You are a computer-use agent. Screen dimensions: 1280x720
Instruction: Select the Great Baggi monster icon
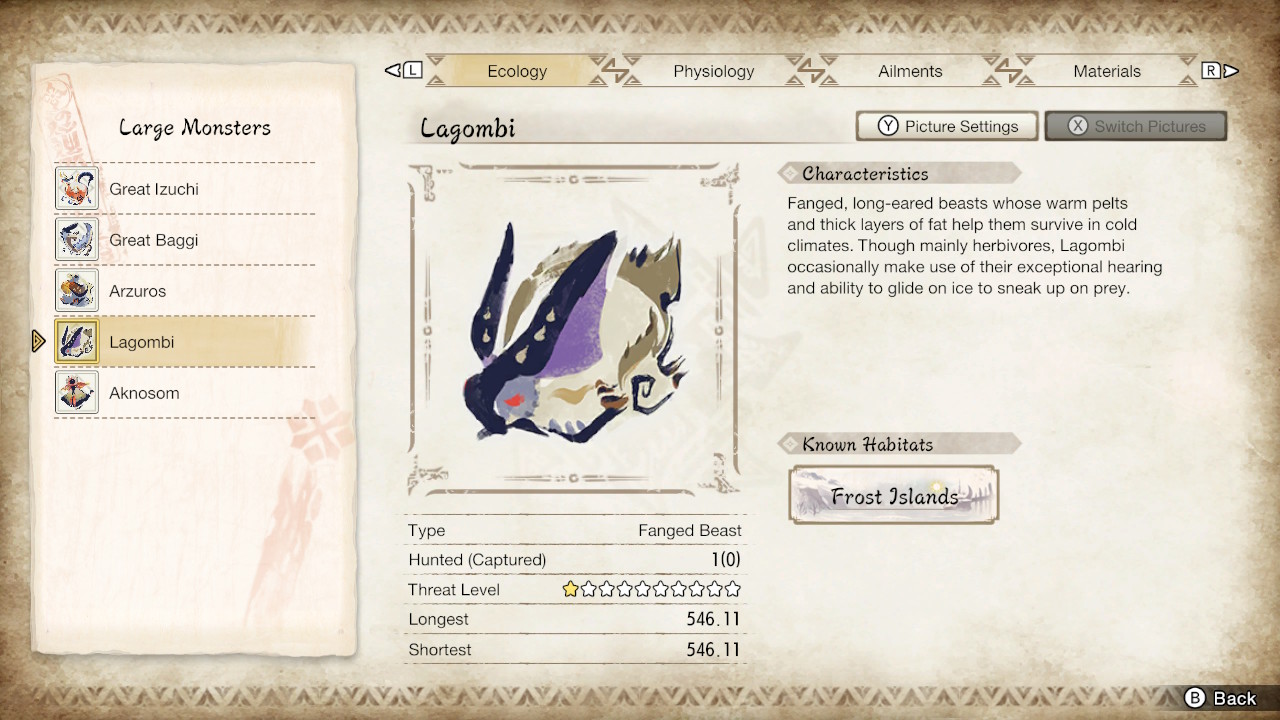tap(76, 239)
